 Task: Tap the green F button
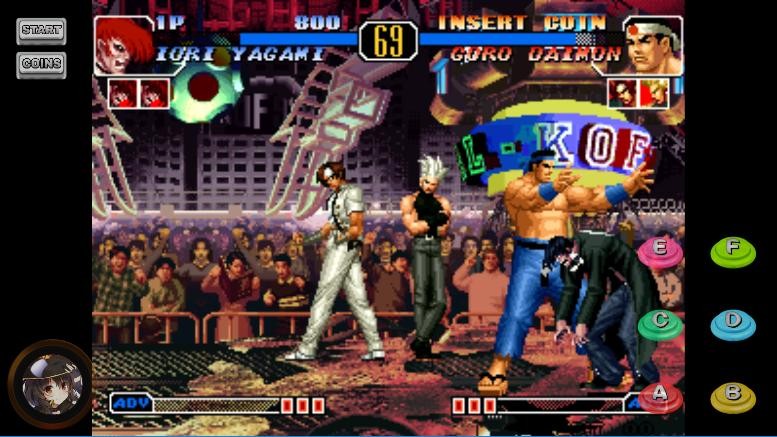coord(733,250)
